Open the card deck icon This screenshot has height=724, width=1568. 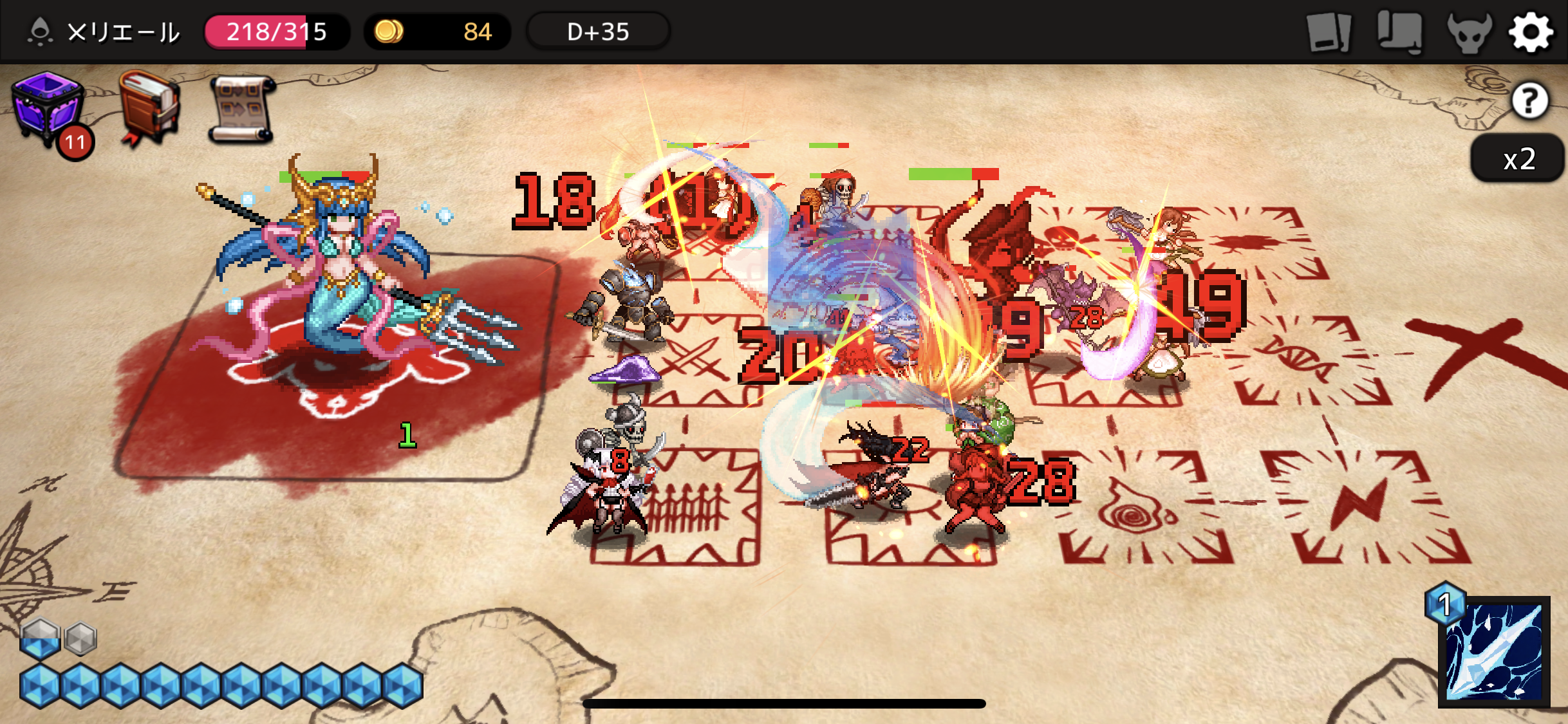[1329, 32]
